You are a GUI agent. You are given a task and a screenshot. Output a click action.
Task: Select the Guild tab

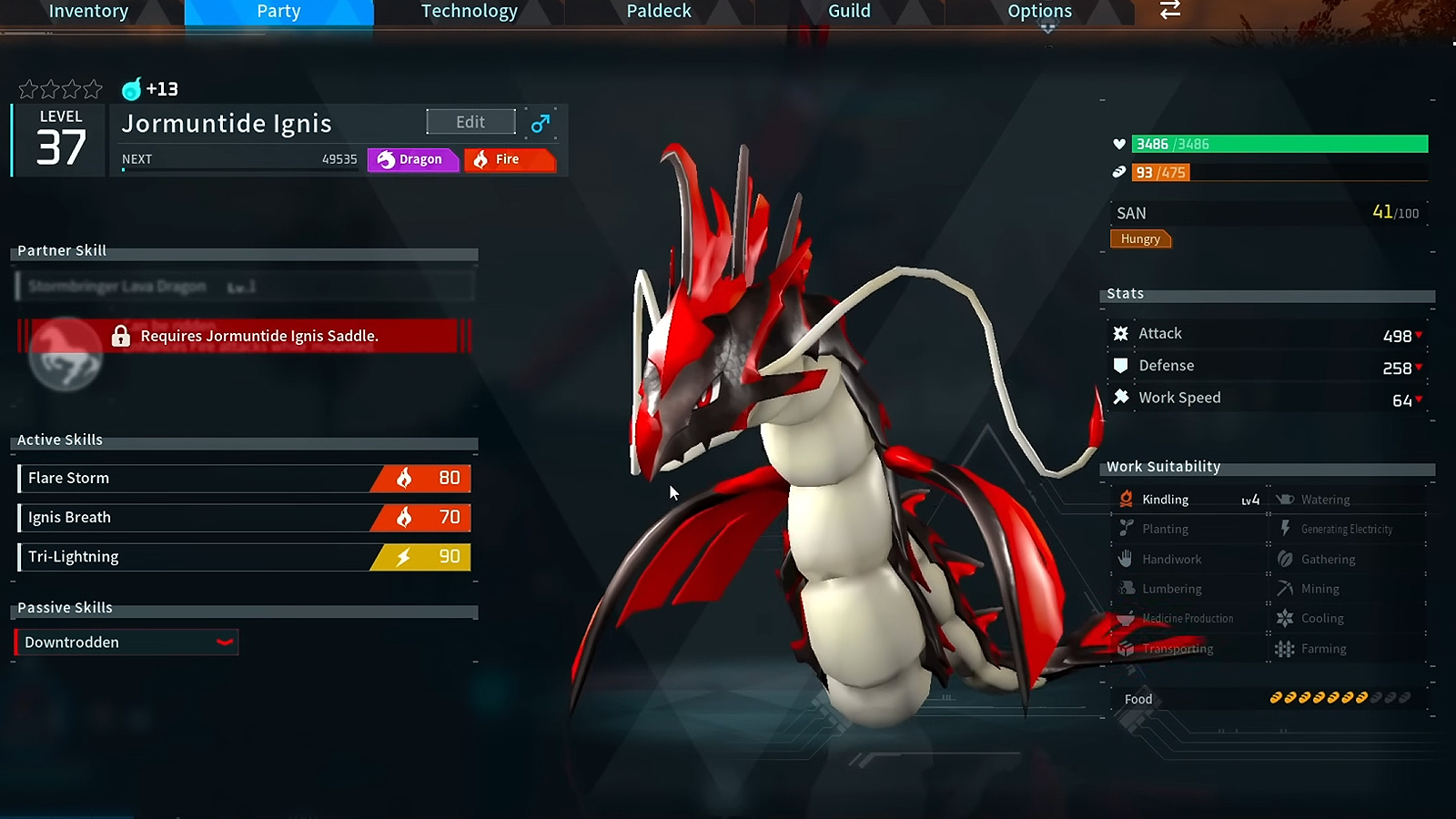pyautogui.click(x=849, y=12)
